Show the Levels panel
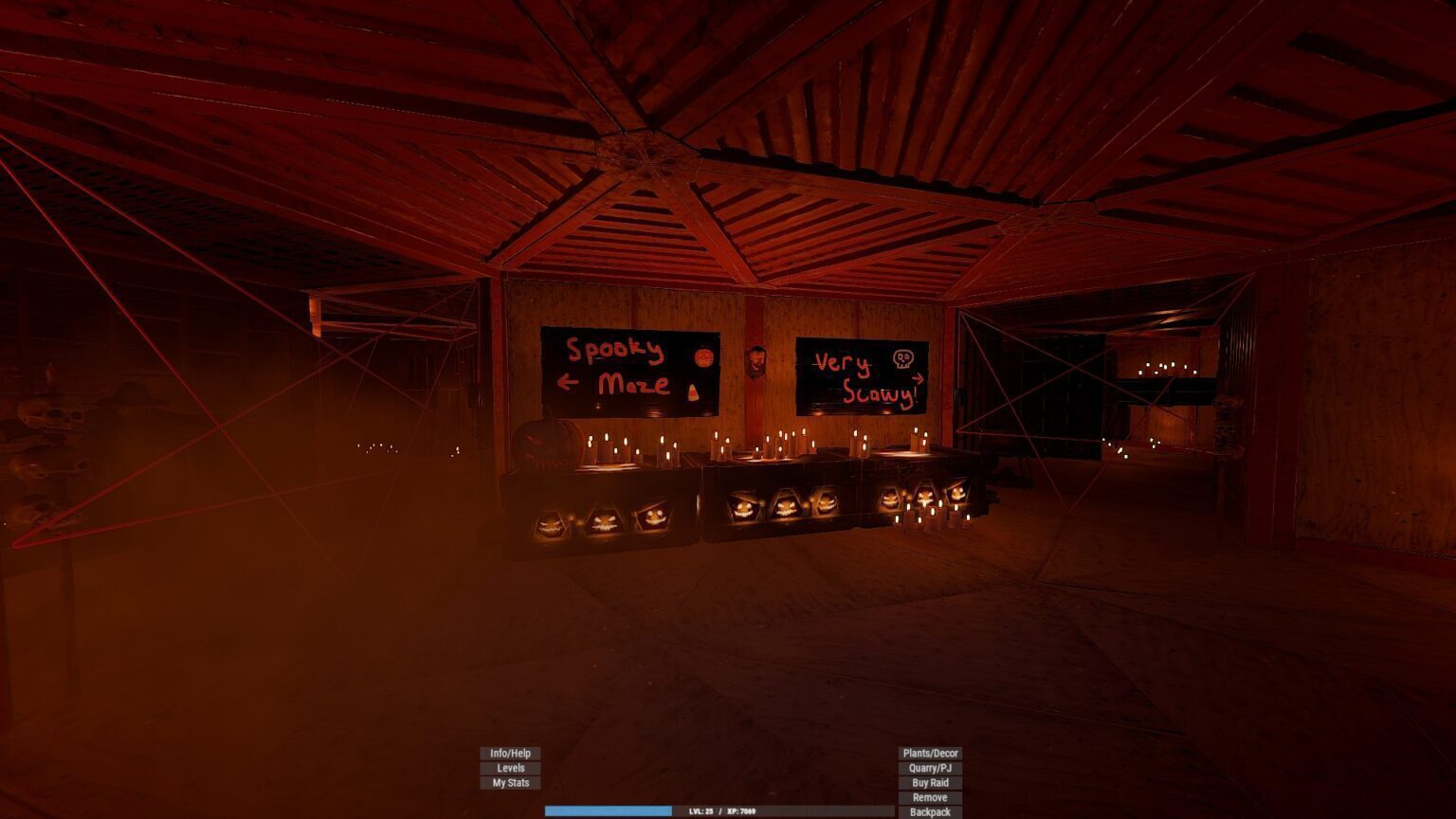The width and height of the screenshot is (1456, 819). [x=510, y=768]
